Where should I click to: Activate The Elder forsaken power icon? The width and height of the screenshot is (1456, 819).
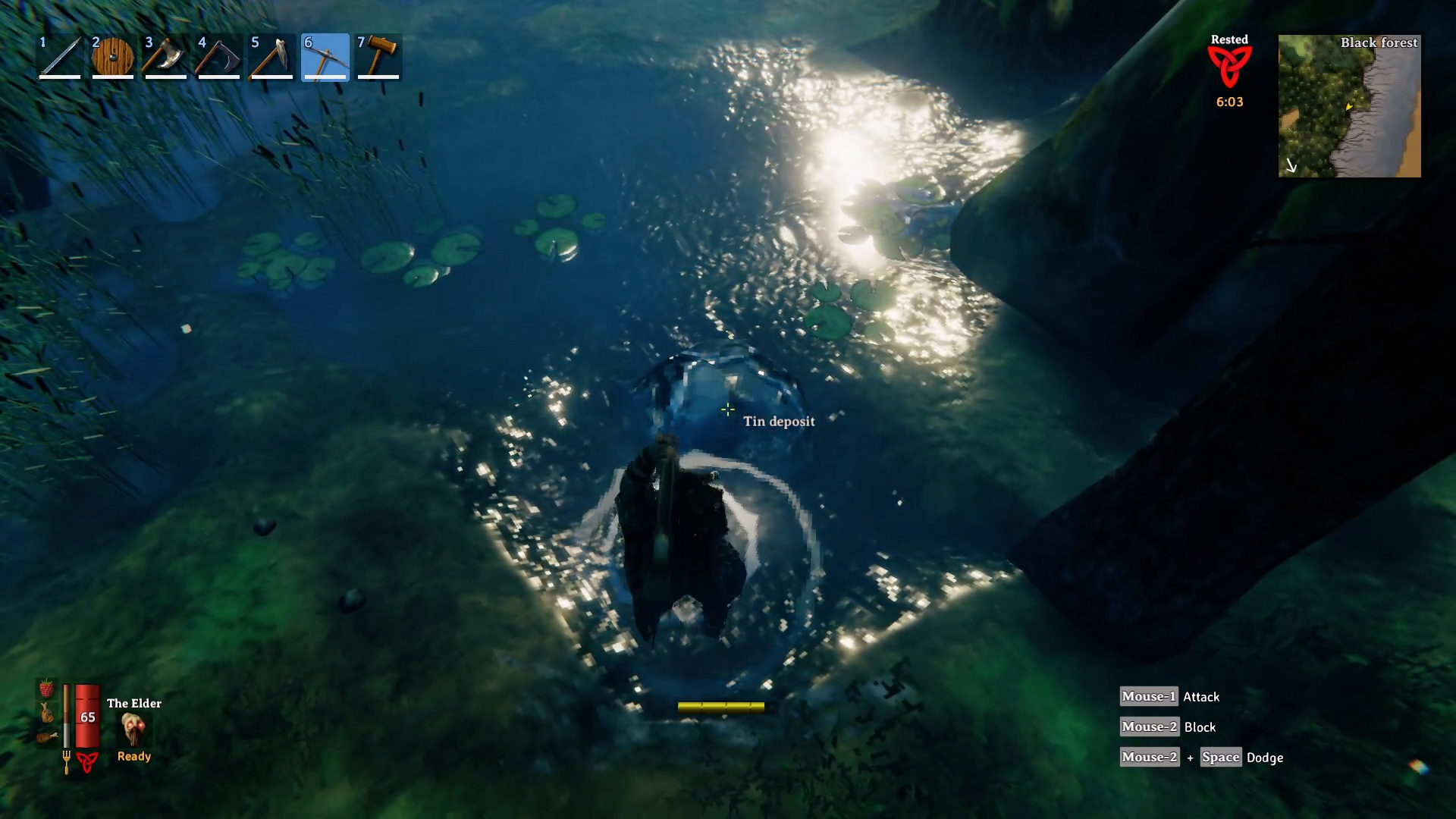[x=134, y=730]
